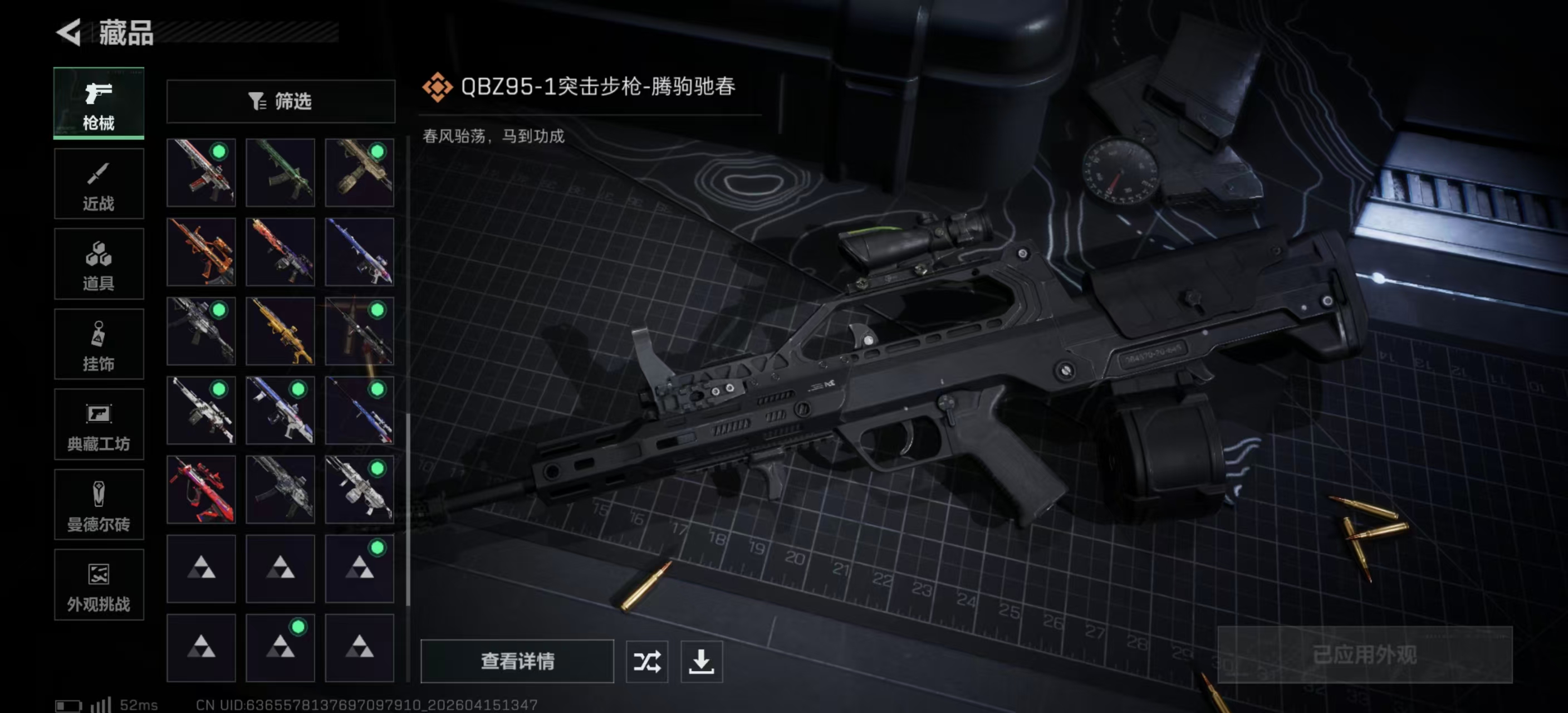Tap the back arrow beside 藏品
Image resolution: width=1568 pixels, height=713 pixels.
tap(69, 33)
